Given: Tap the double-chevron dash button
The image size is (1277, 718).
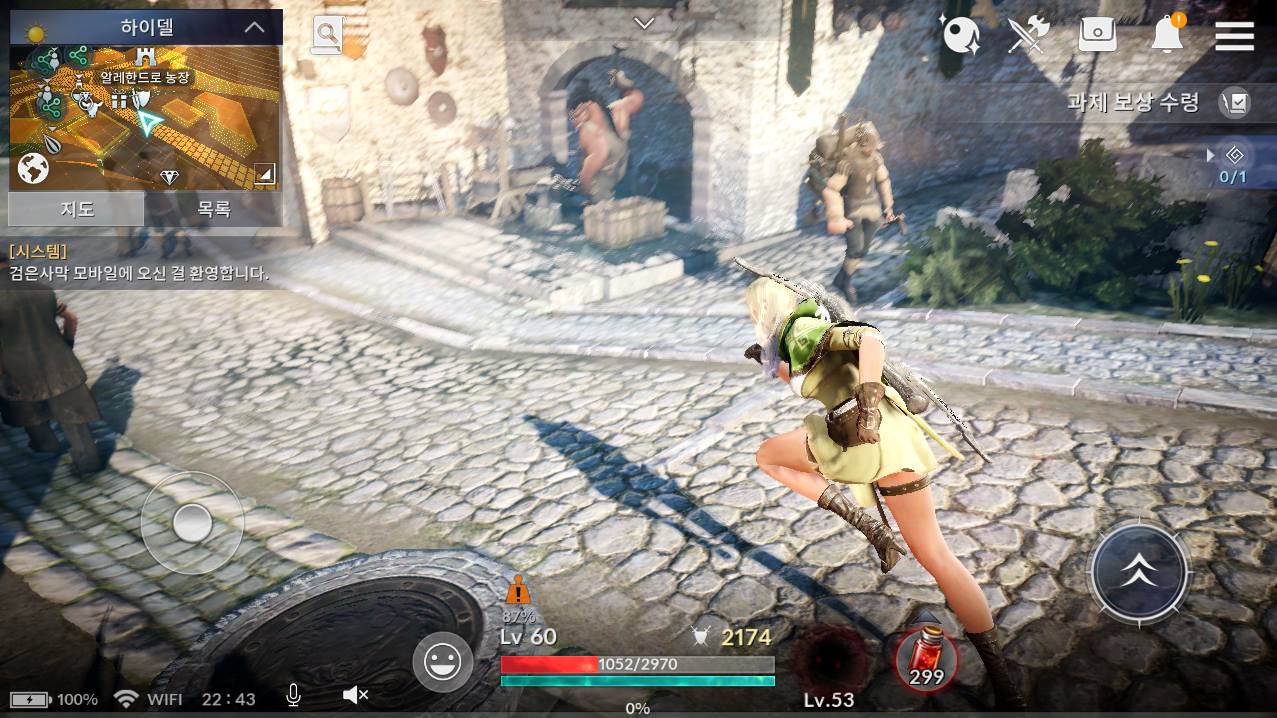Looking at the screenshot, I should click(x=1138, y=571).
